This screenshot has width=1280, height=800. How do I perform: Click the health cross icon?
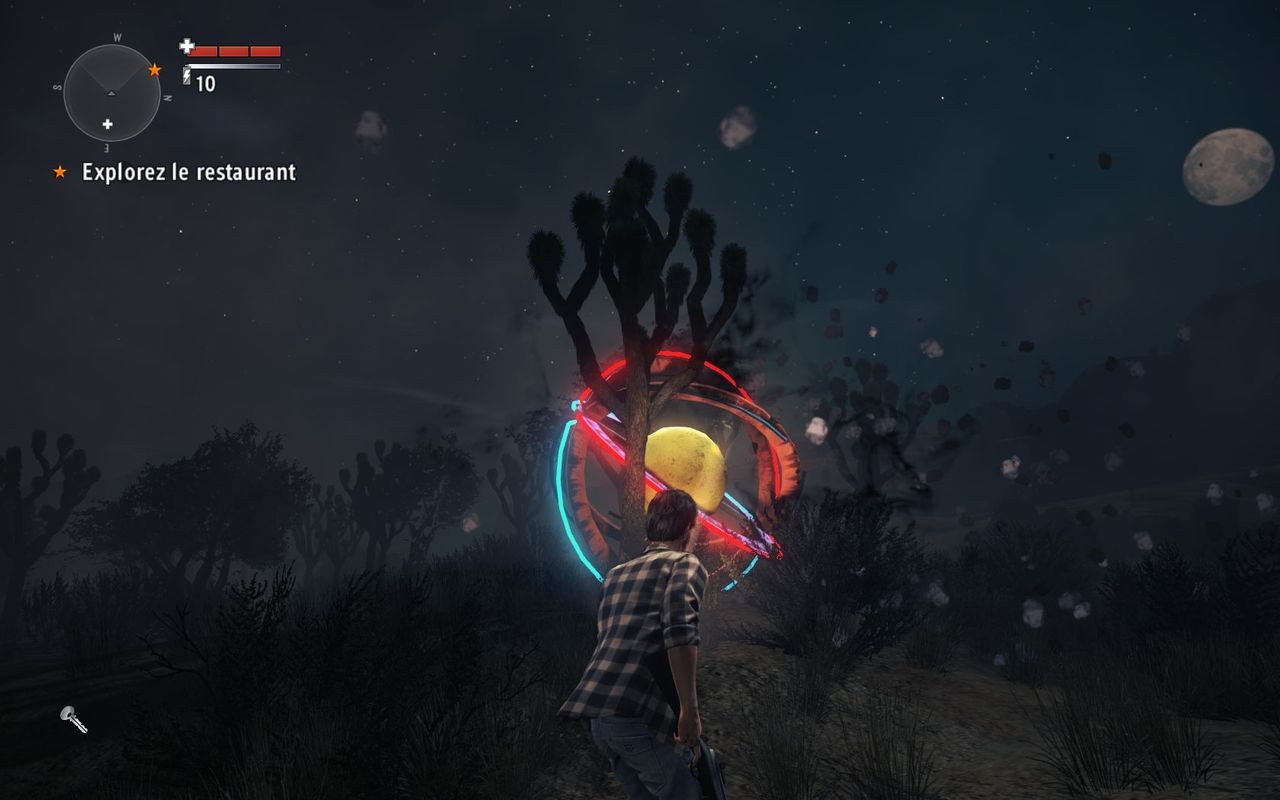pyautogui.click(x=188, y=46)
